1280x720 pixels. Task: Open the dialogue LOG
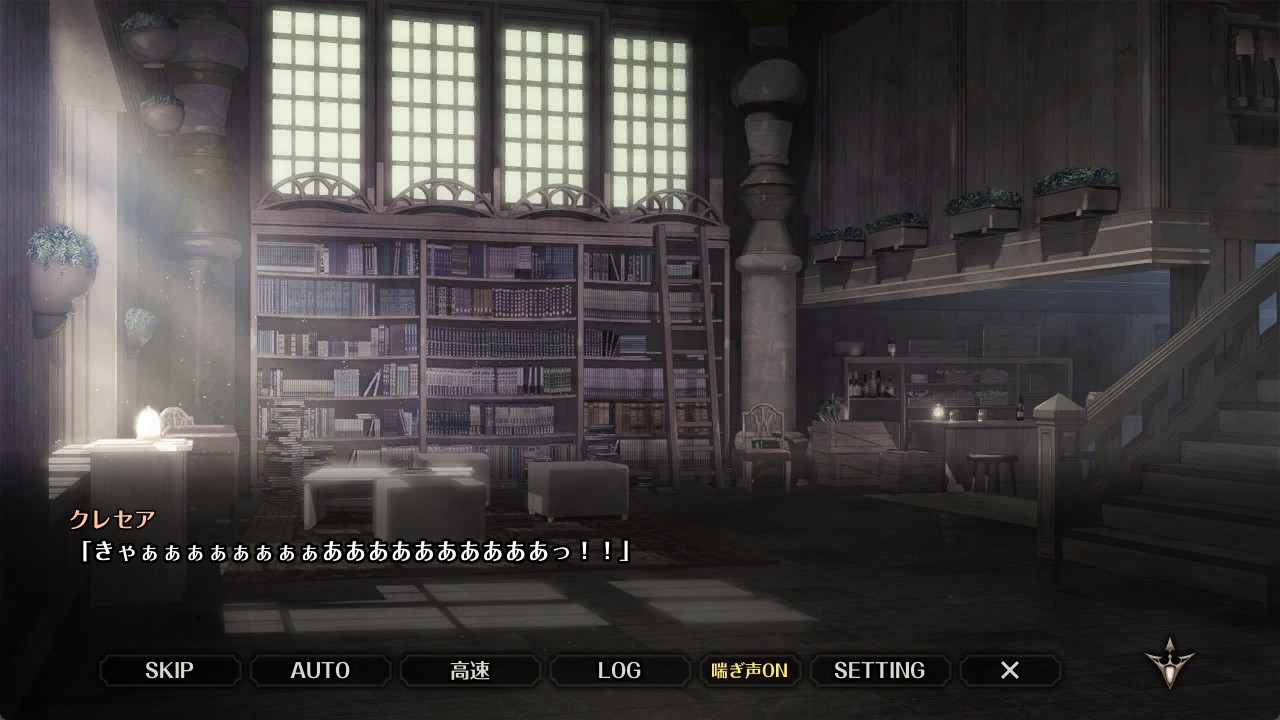tap(619, 670)
